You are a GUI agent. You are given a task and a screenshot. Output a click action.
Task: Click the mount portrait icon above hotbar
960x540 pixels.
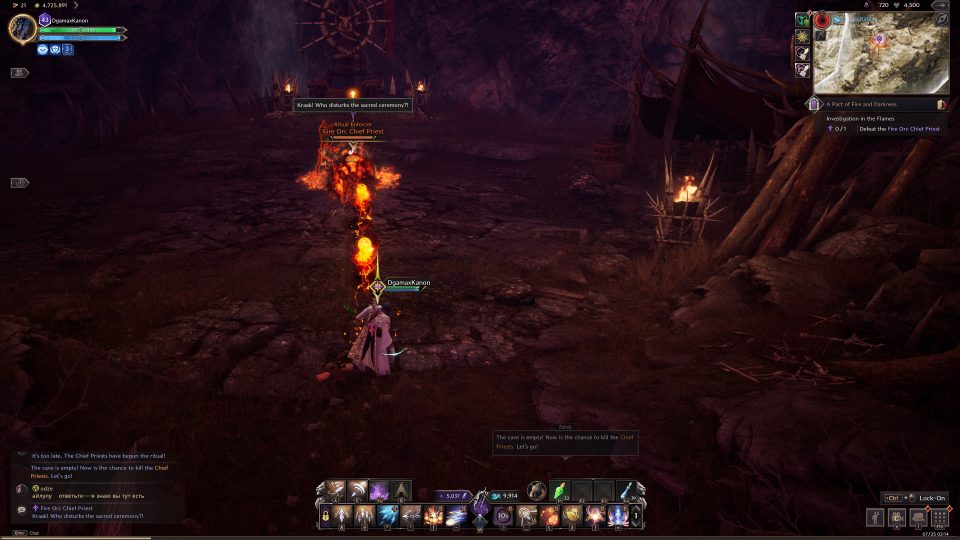coord(537,491)
